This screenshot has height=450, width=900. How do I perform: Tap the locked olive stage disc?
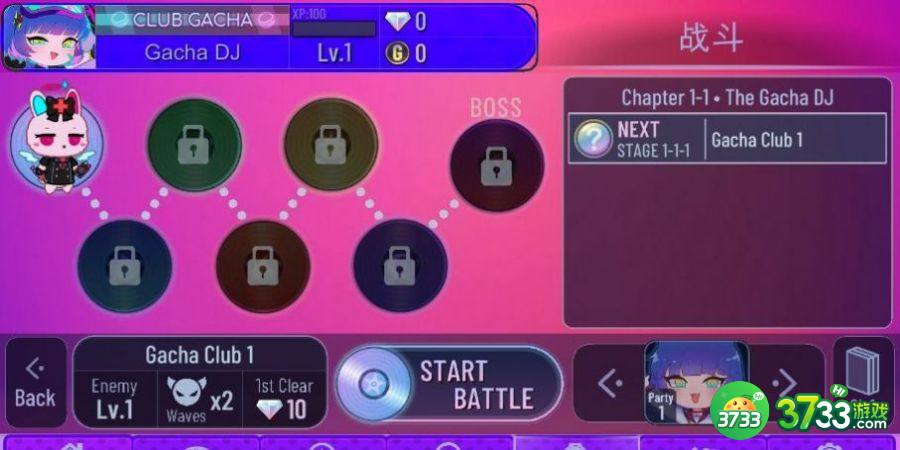(331, 146)
